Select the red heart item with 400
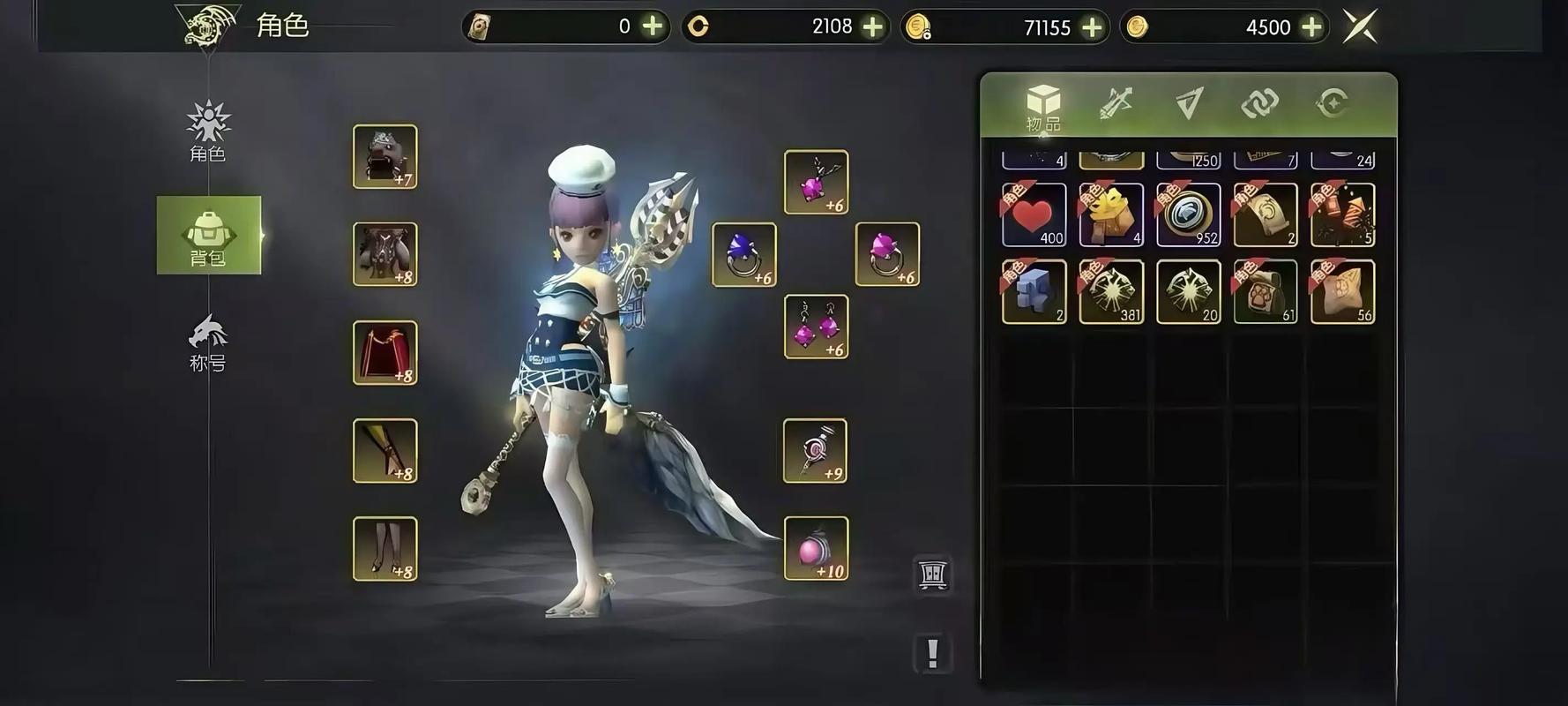The height and width of the screenshot is (706, 1568). pyautogui.click(x=1034, y=214)
